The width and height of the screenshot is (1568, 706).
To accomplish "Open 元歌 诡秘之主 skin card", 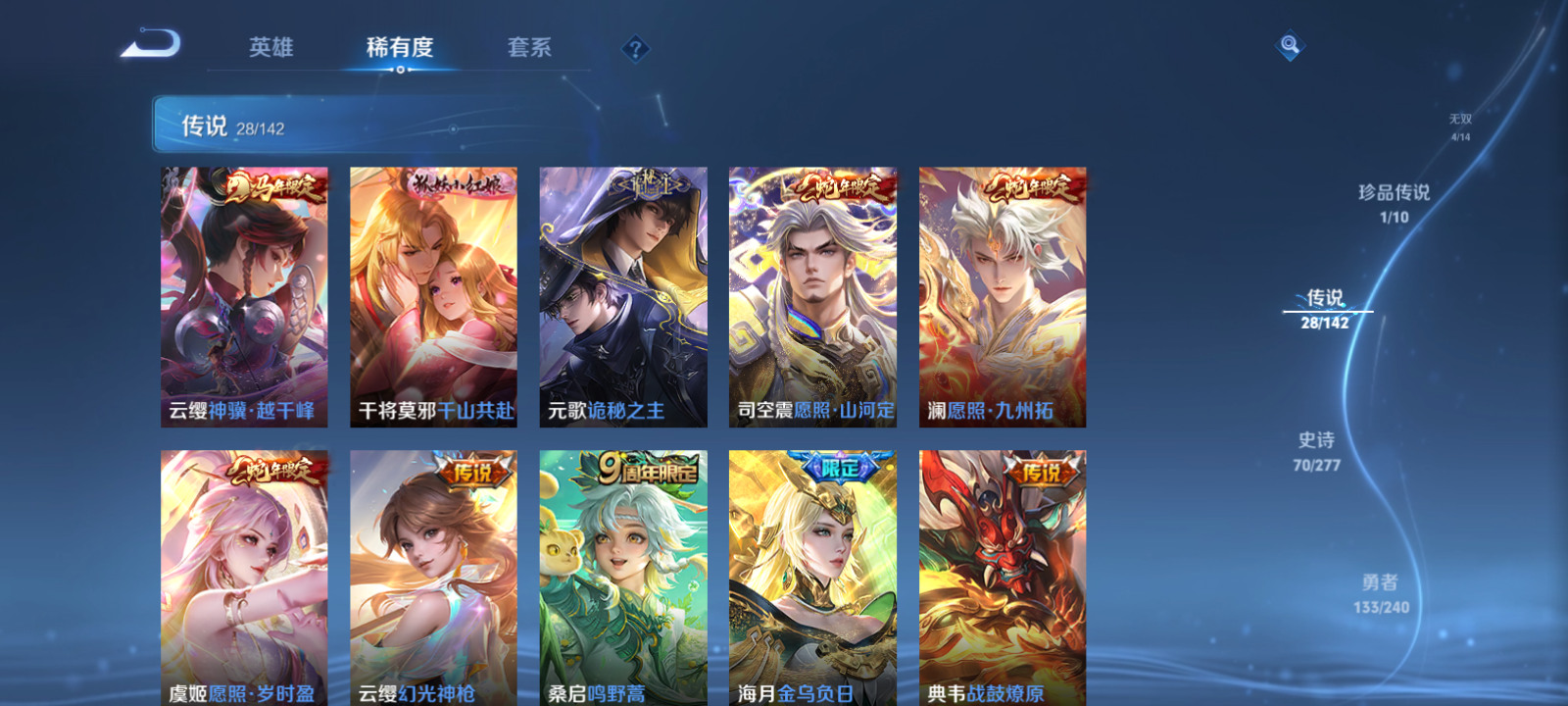I will click(623, 294).
